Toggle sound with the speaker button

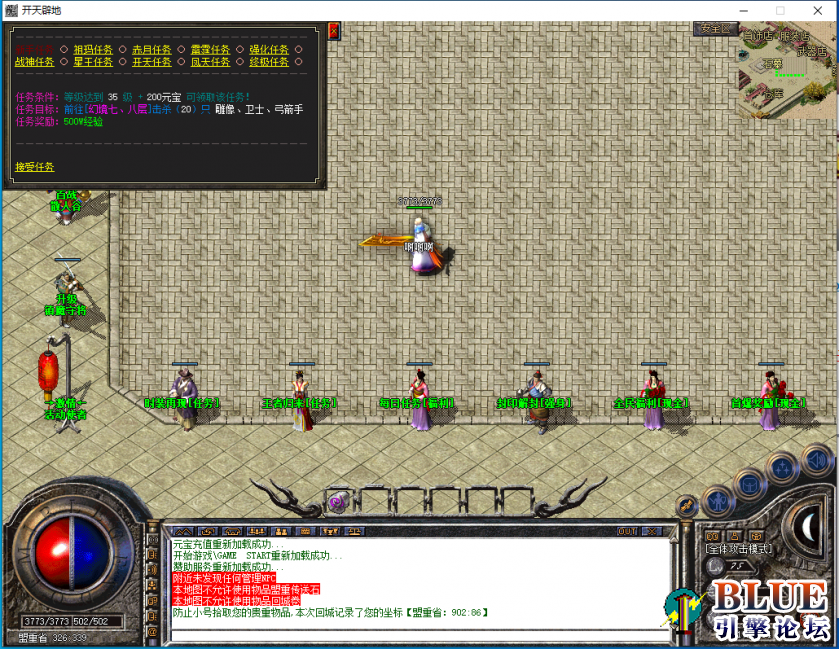(x=817, y=460)
